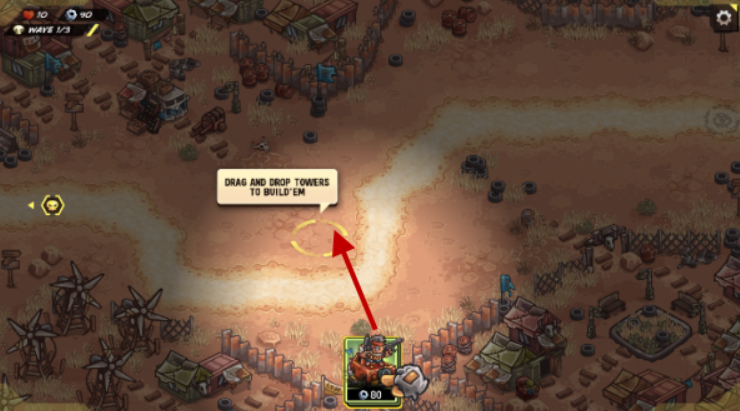Open the settings gear menu
Viewport: 740px width, 411px height.
click(724, 17)
